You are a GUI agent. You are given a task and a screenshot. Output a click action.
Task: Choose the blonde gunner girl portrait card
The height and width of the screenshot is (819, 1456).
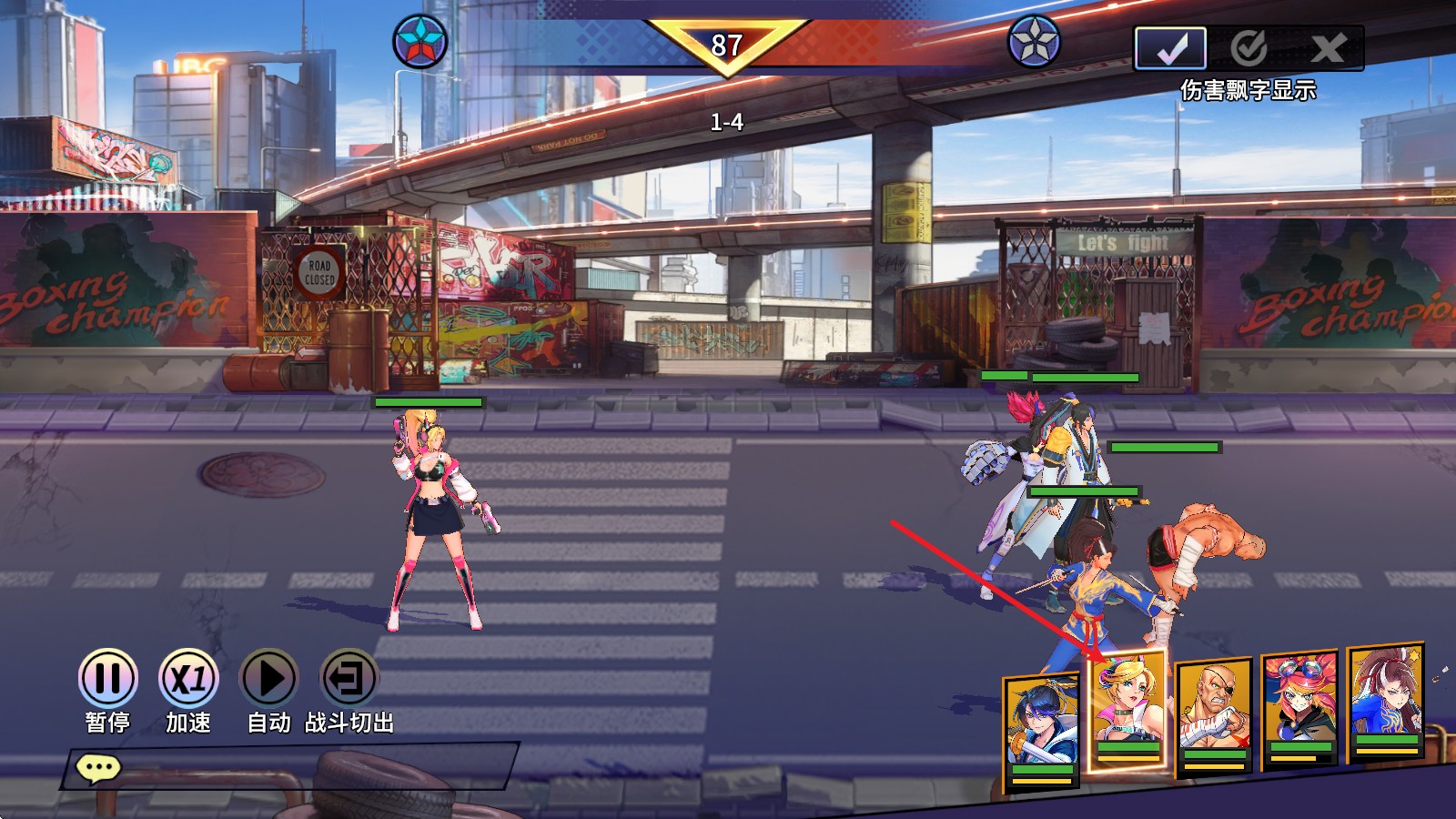(1128, 712)
